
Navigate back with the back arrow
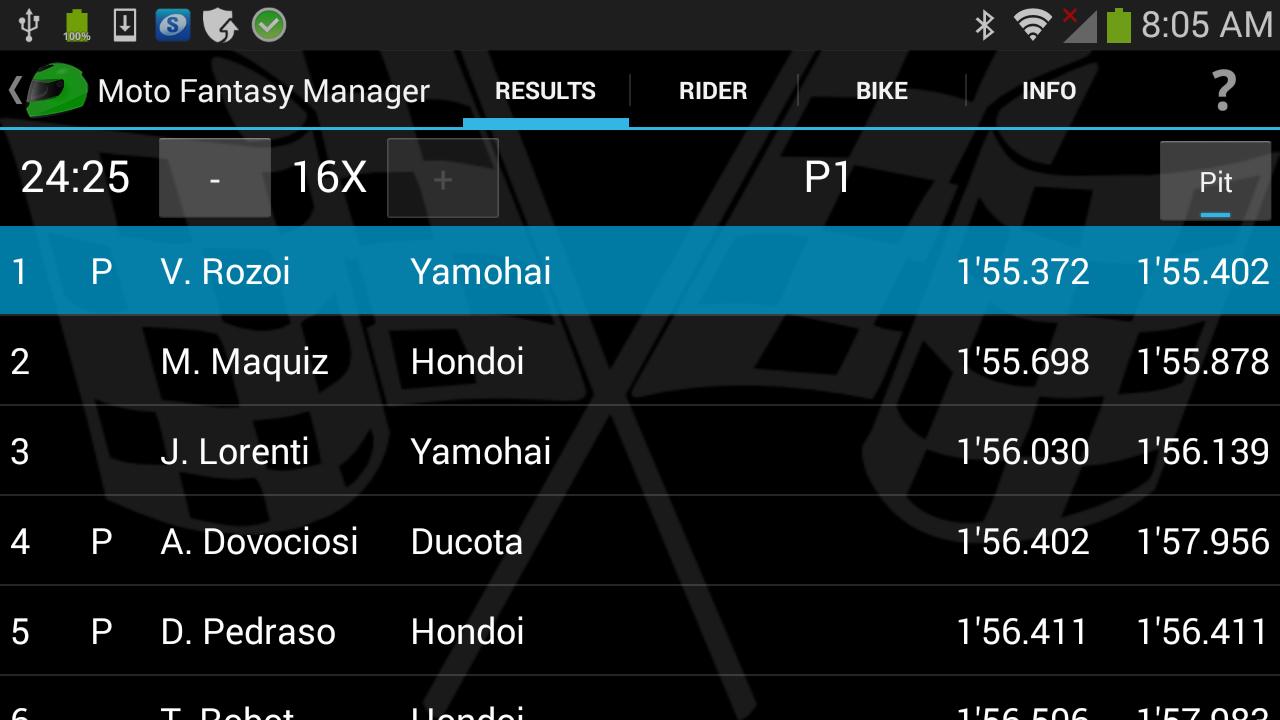point(14,90)
